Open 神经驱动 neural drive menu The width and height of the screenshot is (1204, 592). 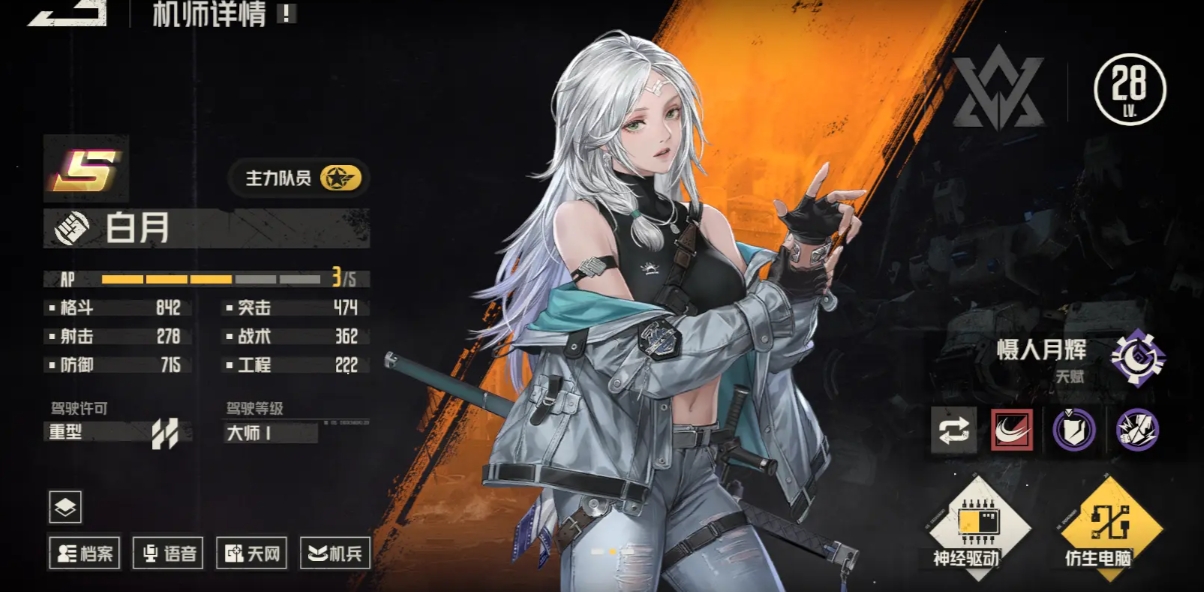click(x=966, y=526)
